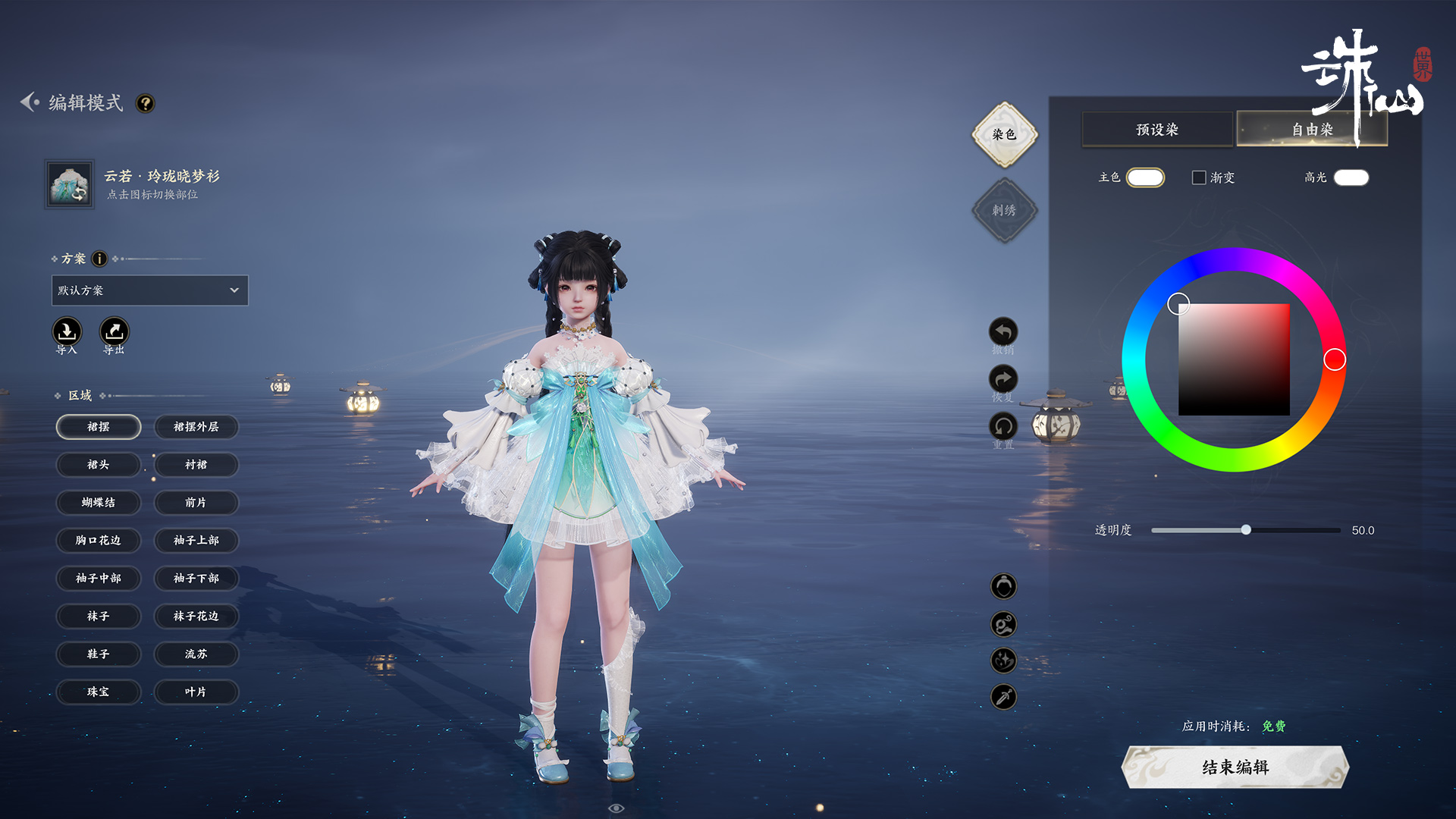The width and height of the screenshot is (1456, 819).
Task: Open the 编辑模式 help question mark
Action: [x=145, y=103]
